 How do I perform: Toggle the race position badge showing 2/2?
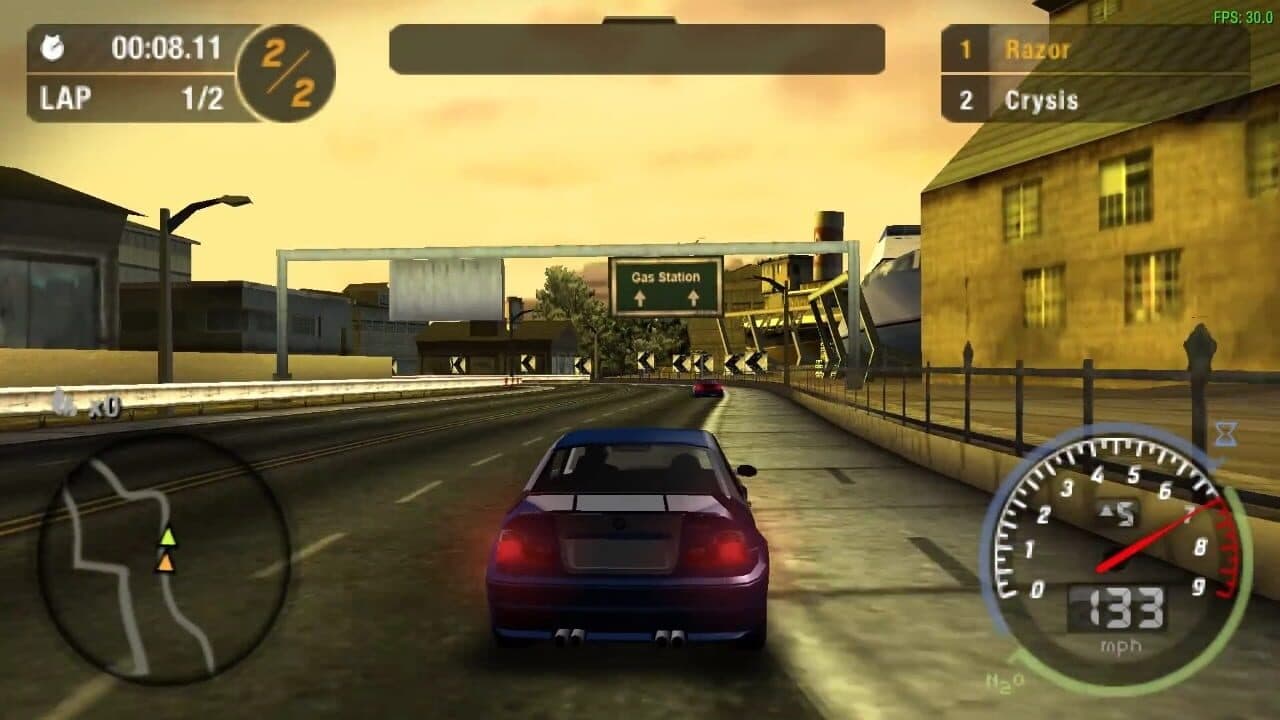pyautogui.click(x=285, y=72)
